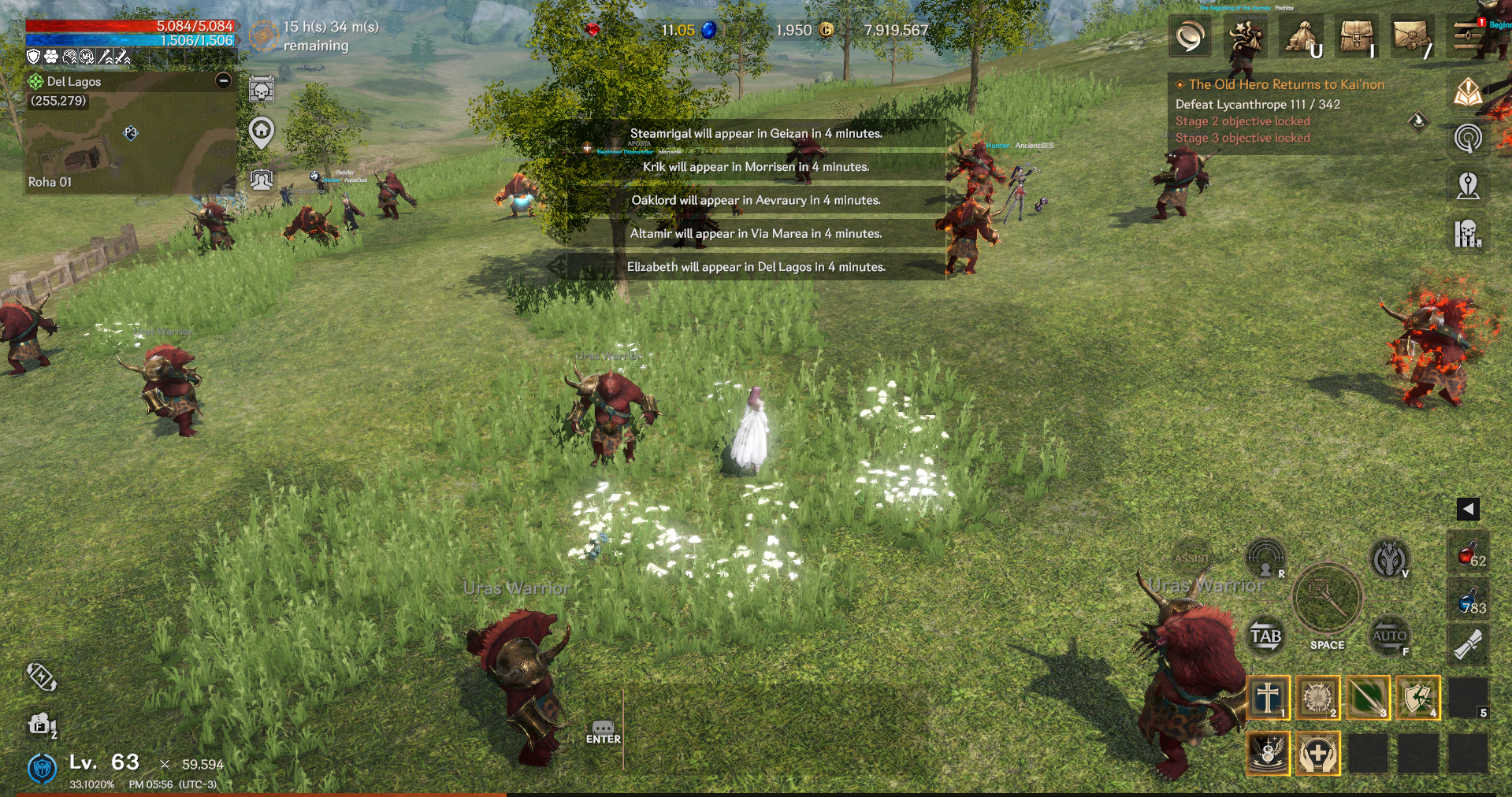The width and height of the screenshot is (1512, 797).
Task: Open the coin bag shop icon
Action: (x=1303, y=36)
